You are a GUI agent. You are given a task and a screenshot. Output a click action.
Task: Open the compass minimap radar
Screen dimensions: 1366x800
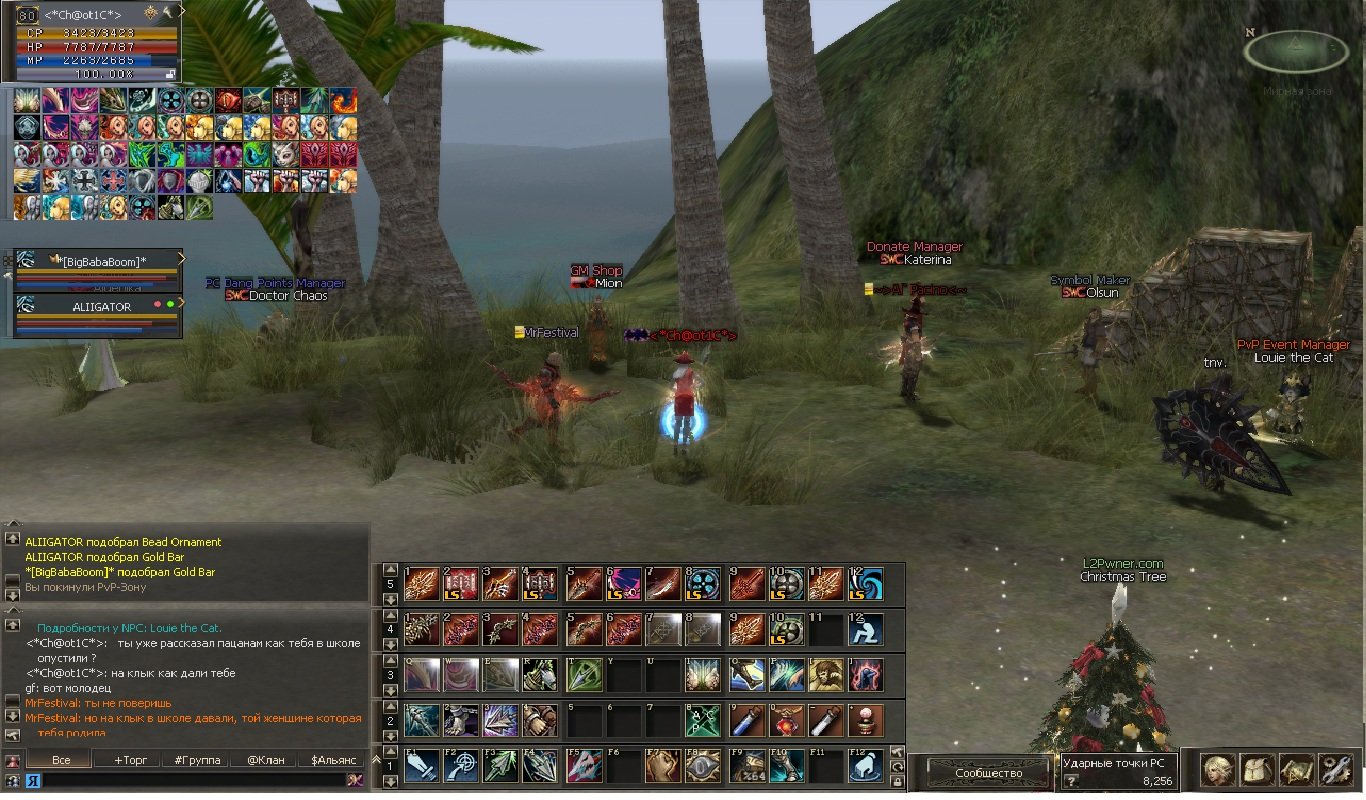tap(1296, 51)
